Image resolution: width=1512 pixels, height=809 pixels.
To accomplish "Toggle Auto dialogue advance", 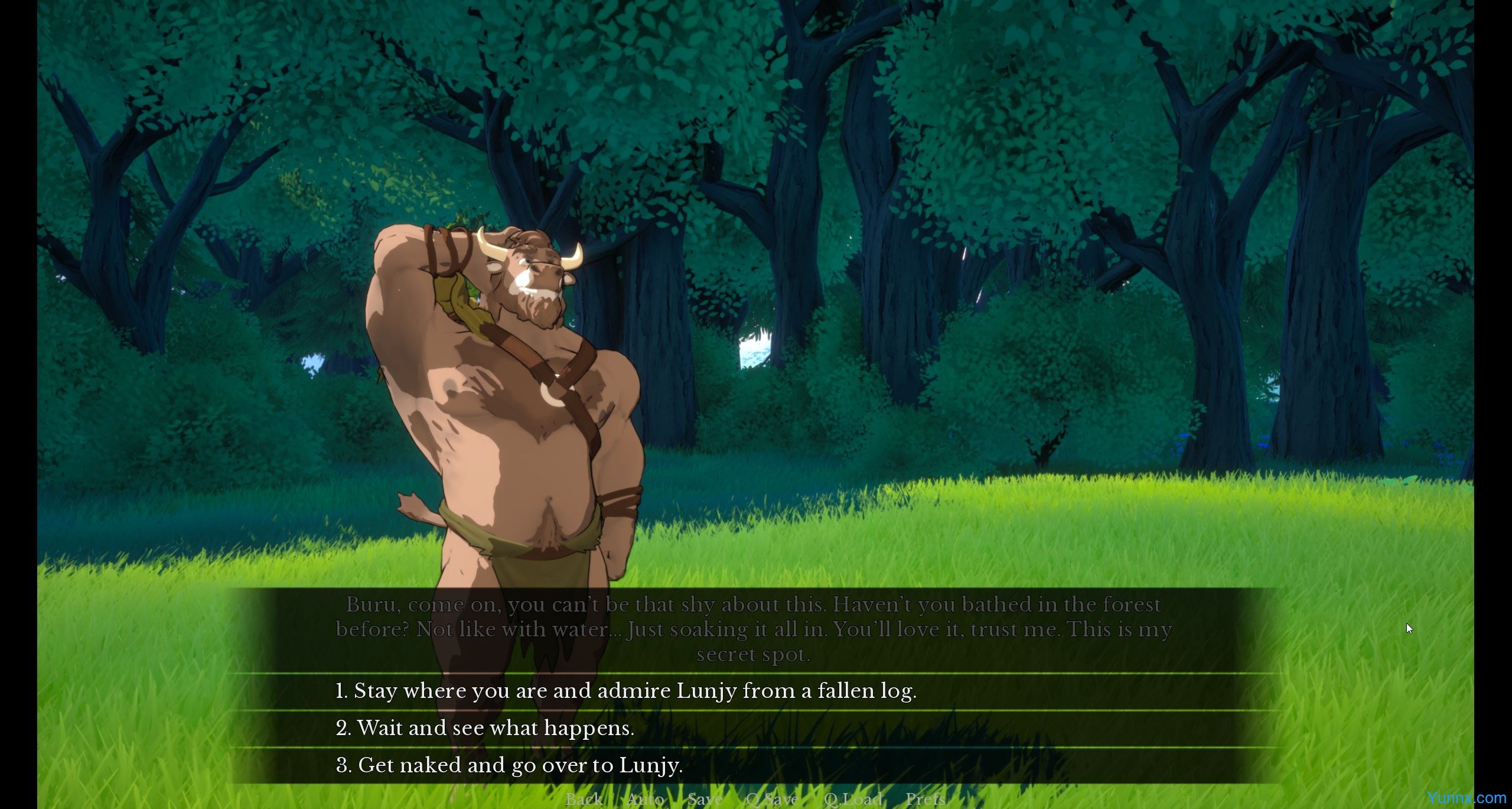I will click(x=645, y=800).
